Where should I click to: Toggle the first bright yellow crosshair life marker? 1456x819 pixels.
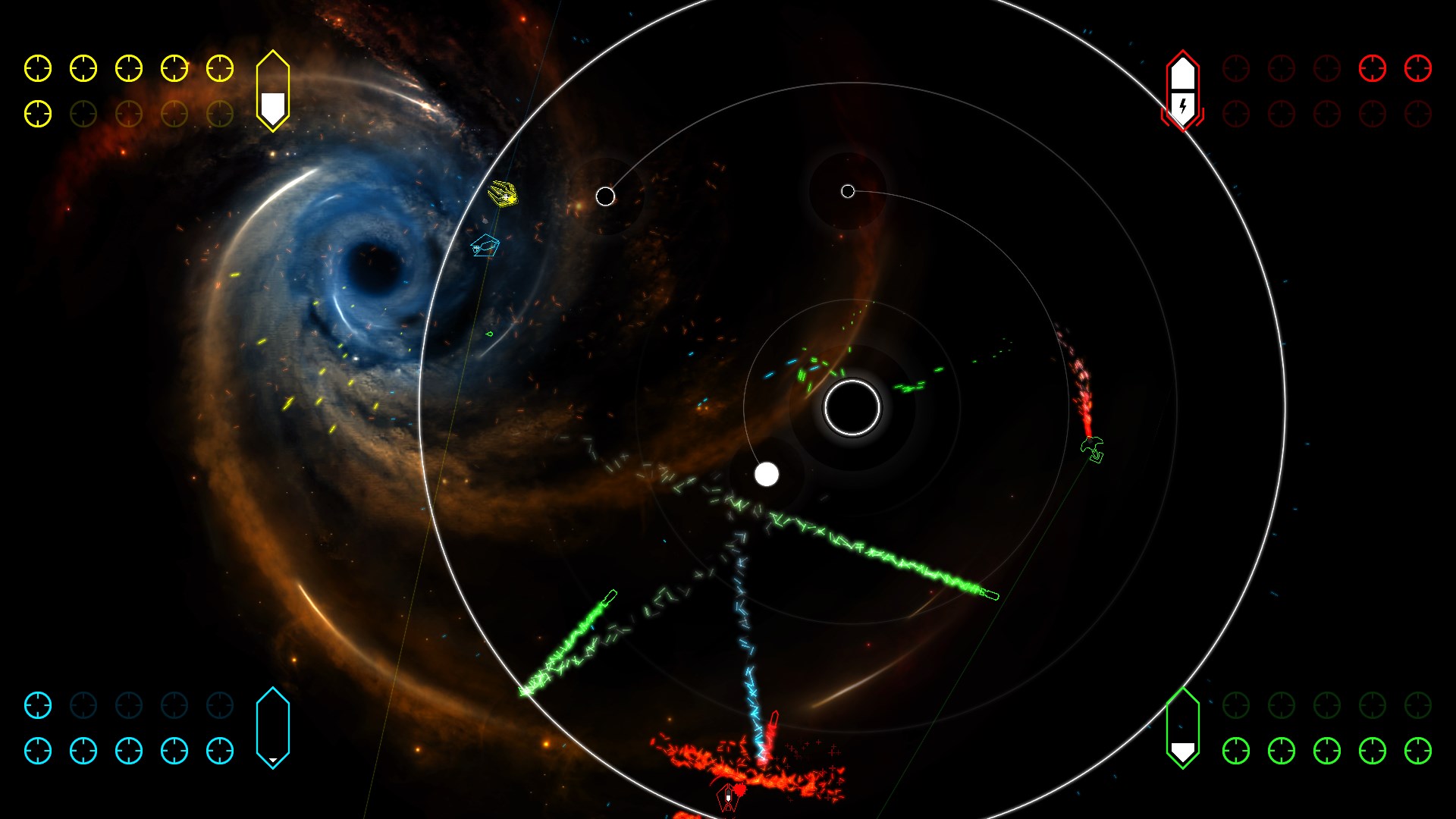tap(36, 68)
